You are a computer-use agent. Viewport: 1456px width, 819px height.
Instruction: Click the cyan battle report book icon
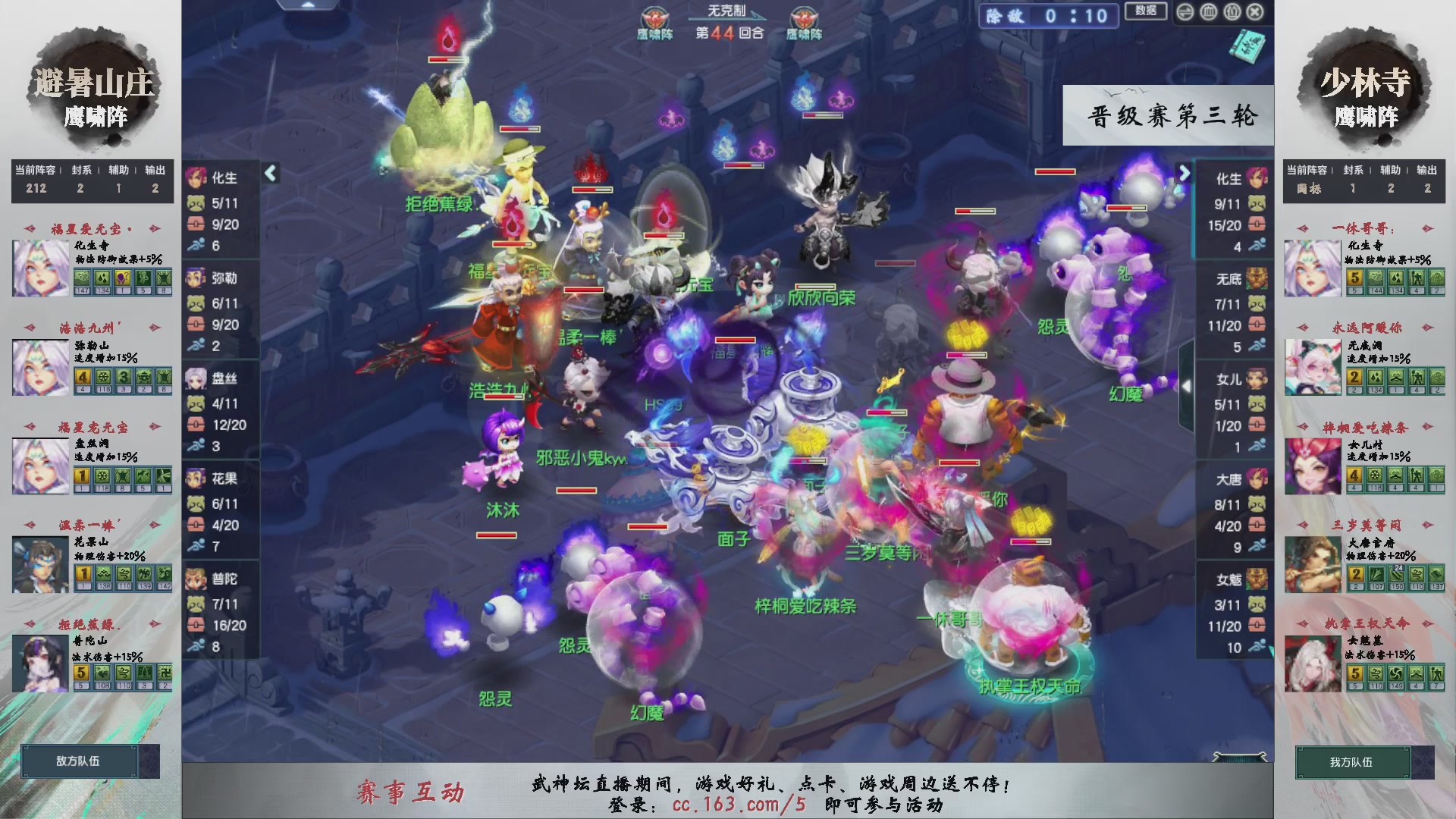click(1247, 47)
